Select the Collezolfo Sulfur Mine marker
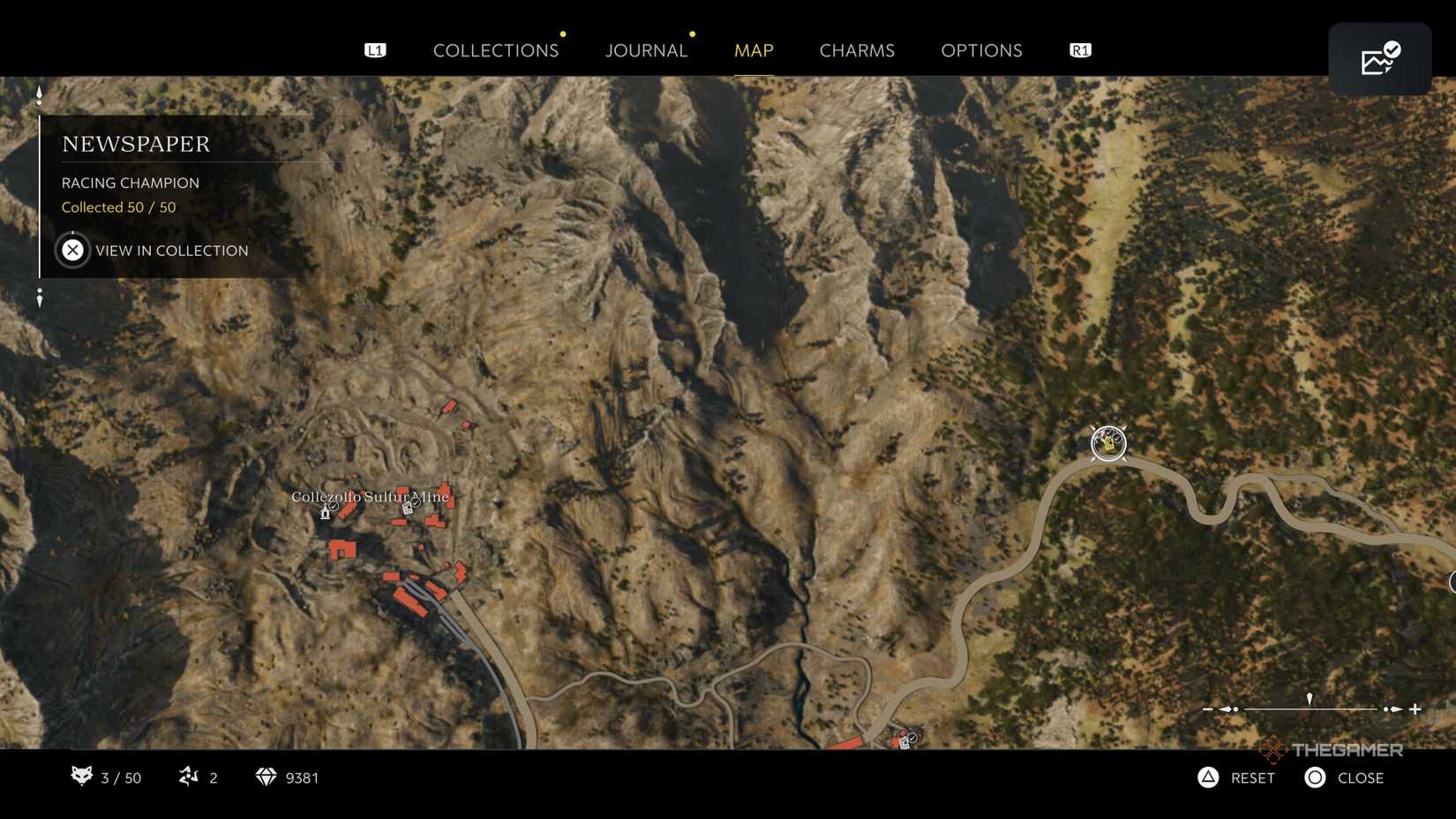1456x819 pixels. [x=371, y=497]
